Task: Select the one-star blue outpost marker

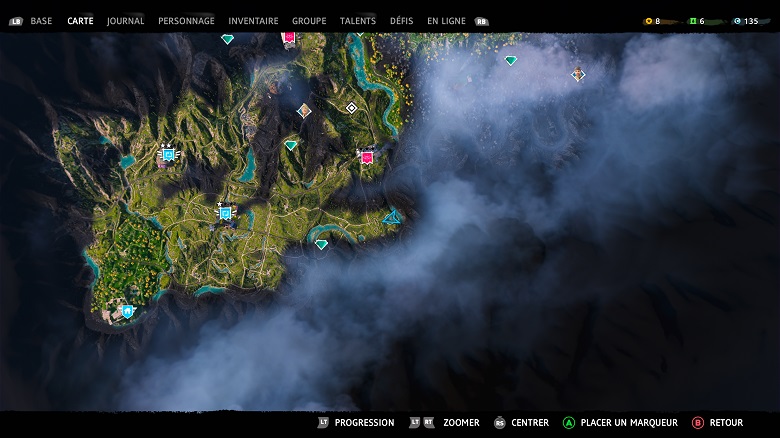Action: pos(225,213)
